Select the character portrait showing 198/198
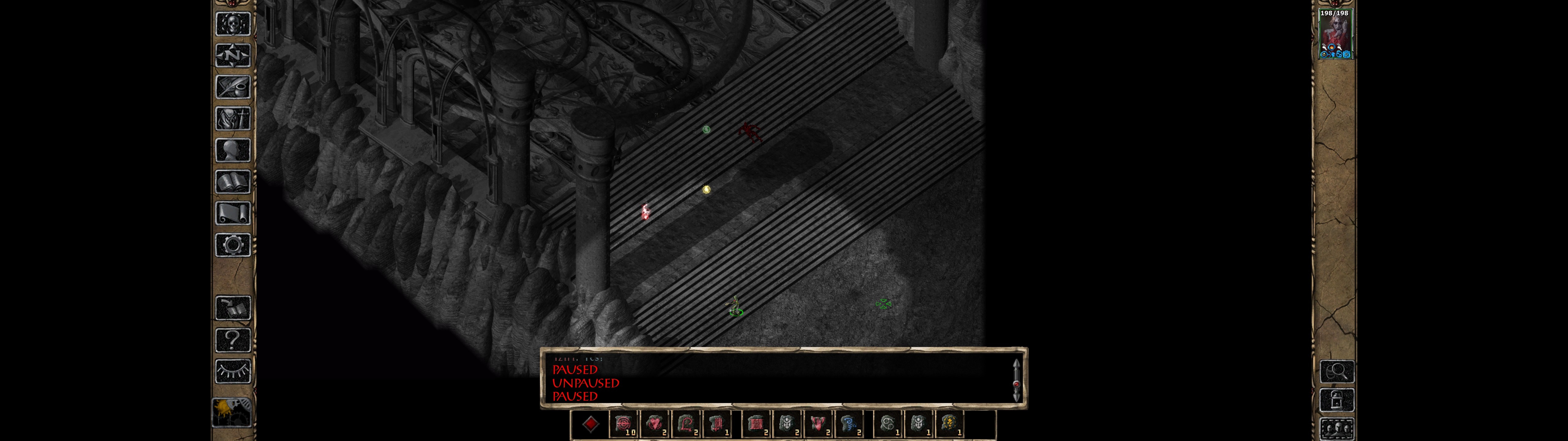This screenshot has width=1568, height=441. 1335,34
